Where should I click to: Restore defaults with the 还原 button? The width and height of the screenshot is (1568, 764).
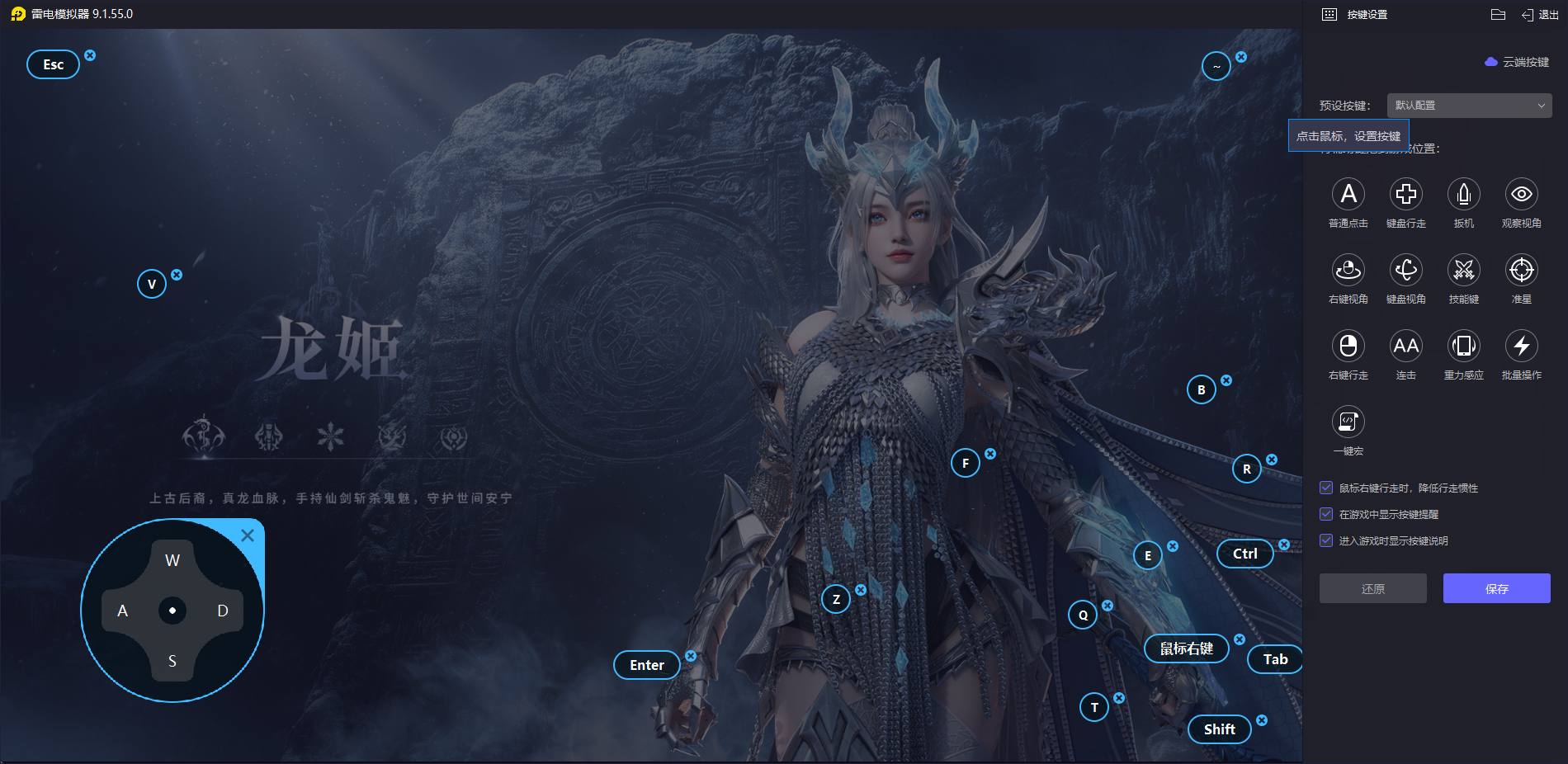1372,588
